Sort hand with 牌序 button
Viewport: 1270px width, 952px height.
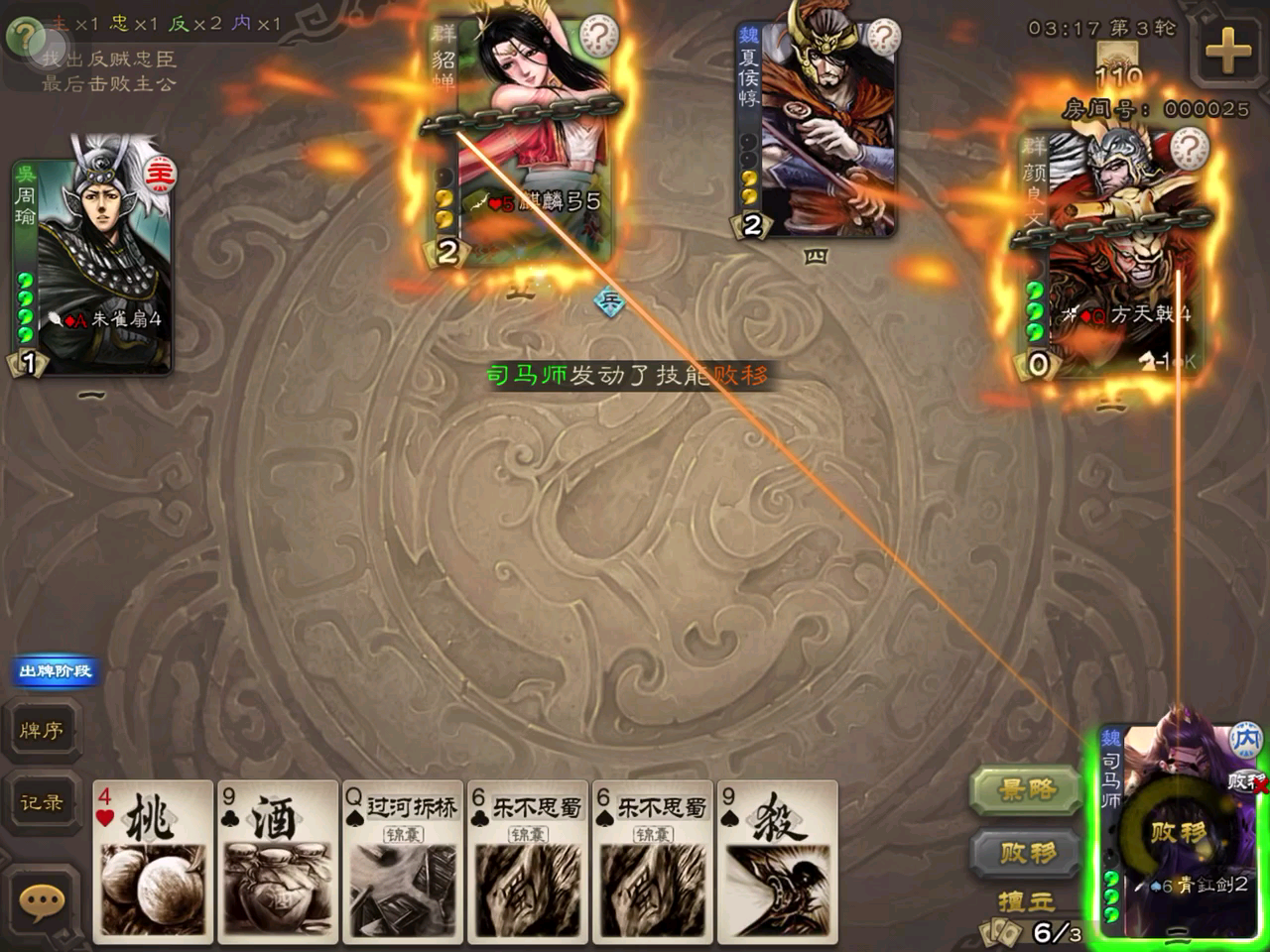[x=42, y=731]
